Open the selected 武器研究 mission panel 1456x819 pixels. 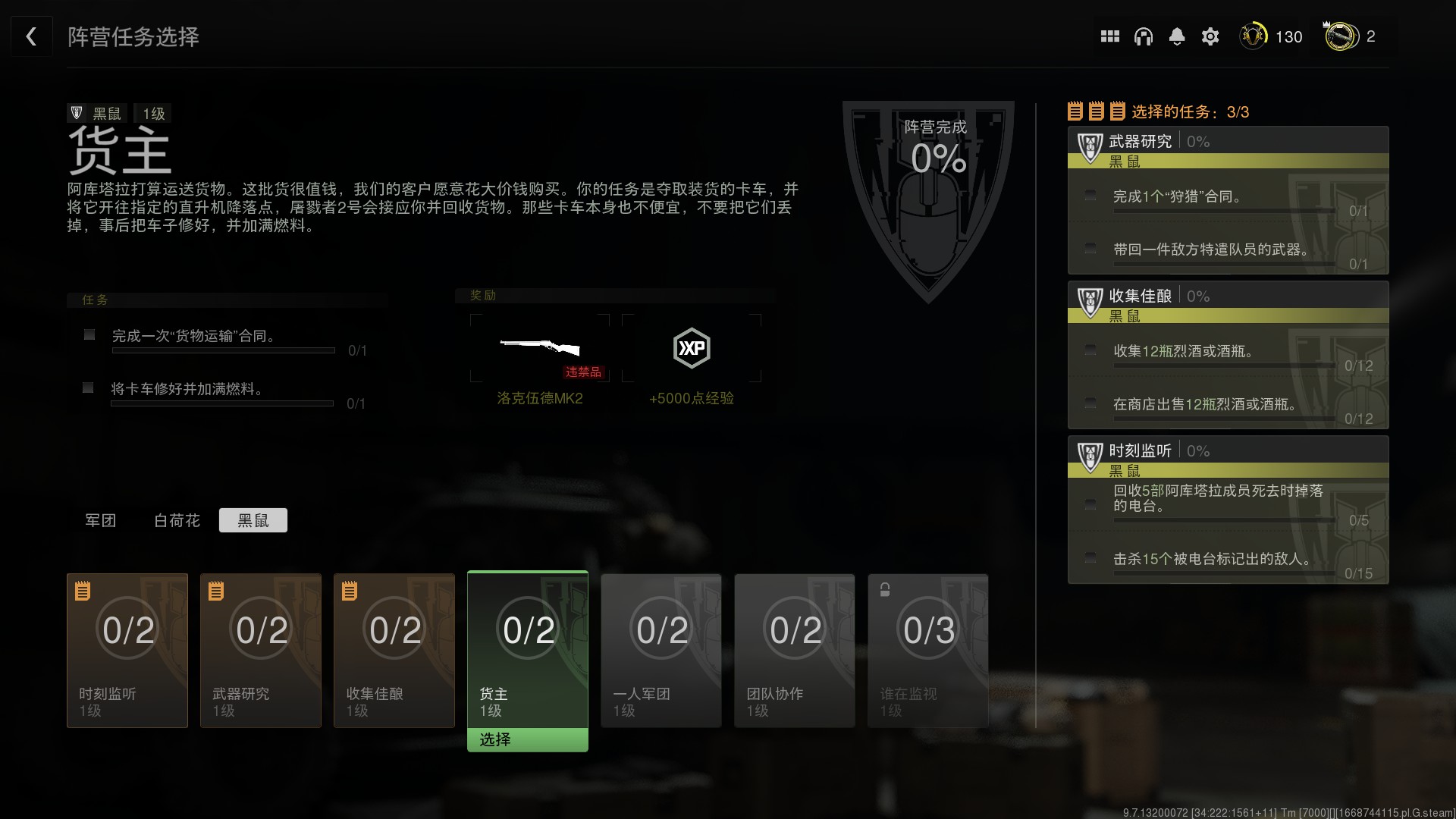click(1228, 200)
